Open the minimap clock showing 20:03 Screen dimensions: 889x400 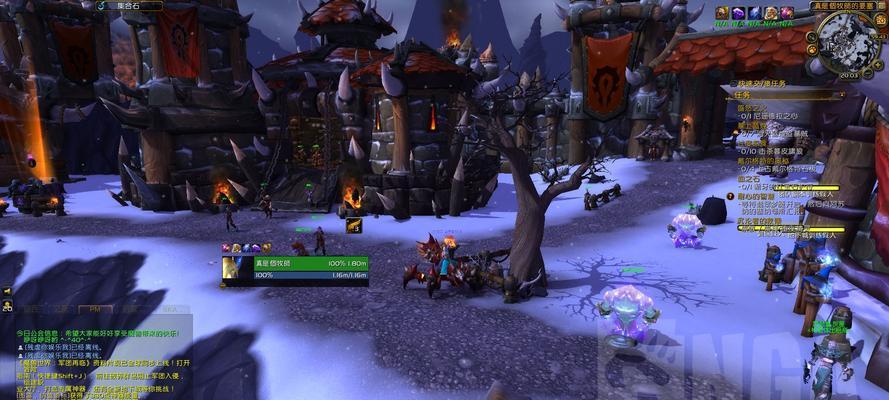(849, 75)
